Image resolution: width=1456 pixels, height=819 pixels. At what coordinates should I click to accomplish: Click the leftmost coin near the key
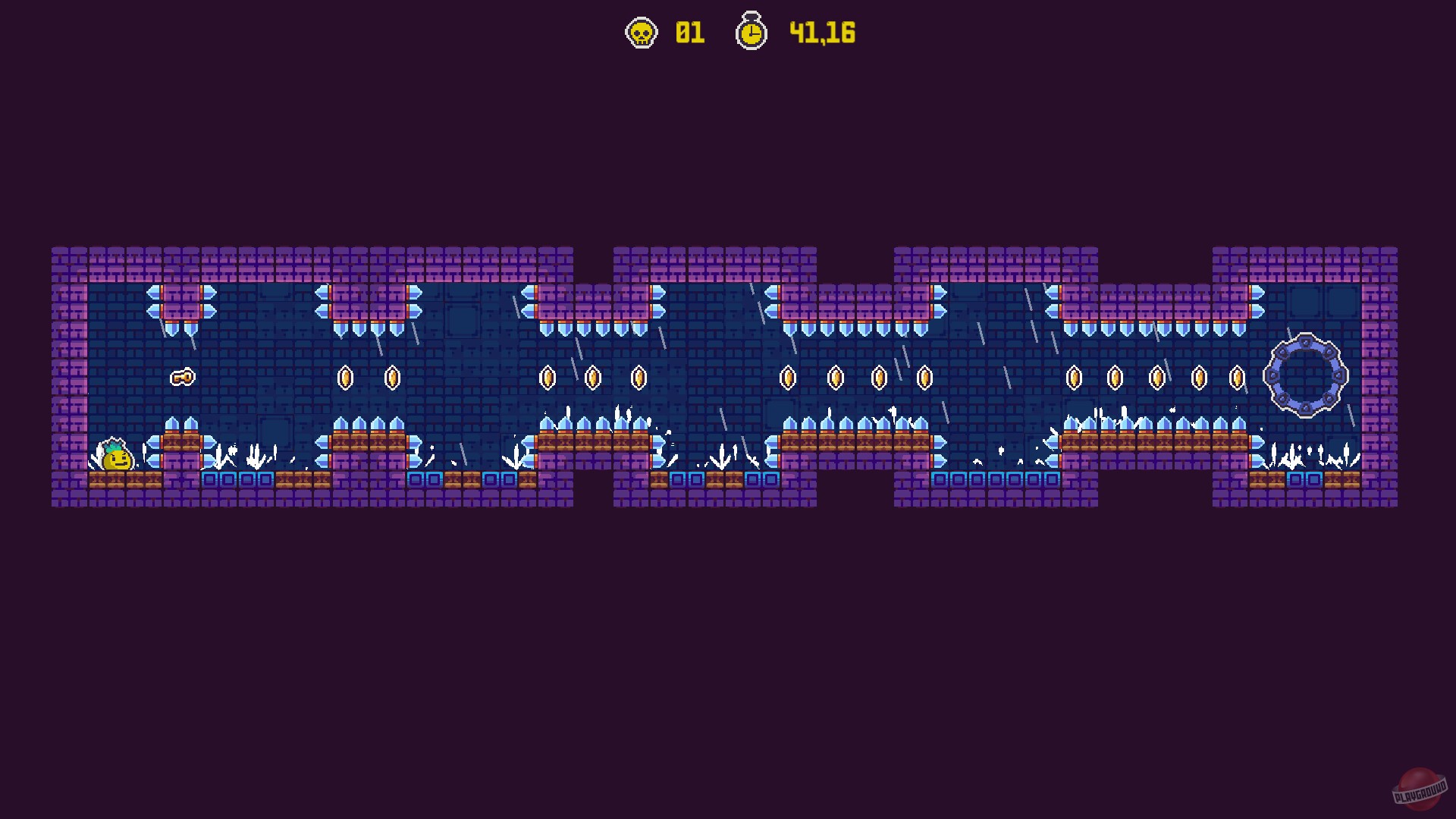(x=347, y=377)
